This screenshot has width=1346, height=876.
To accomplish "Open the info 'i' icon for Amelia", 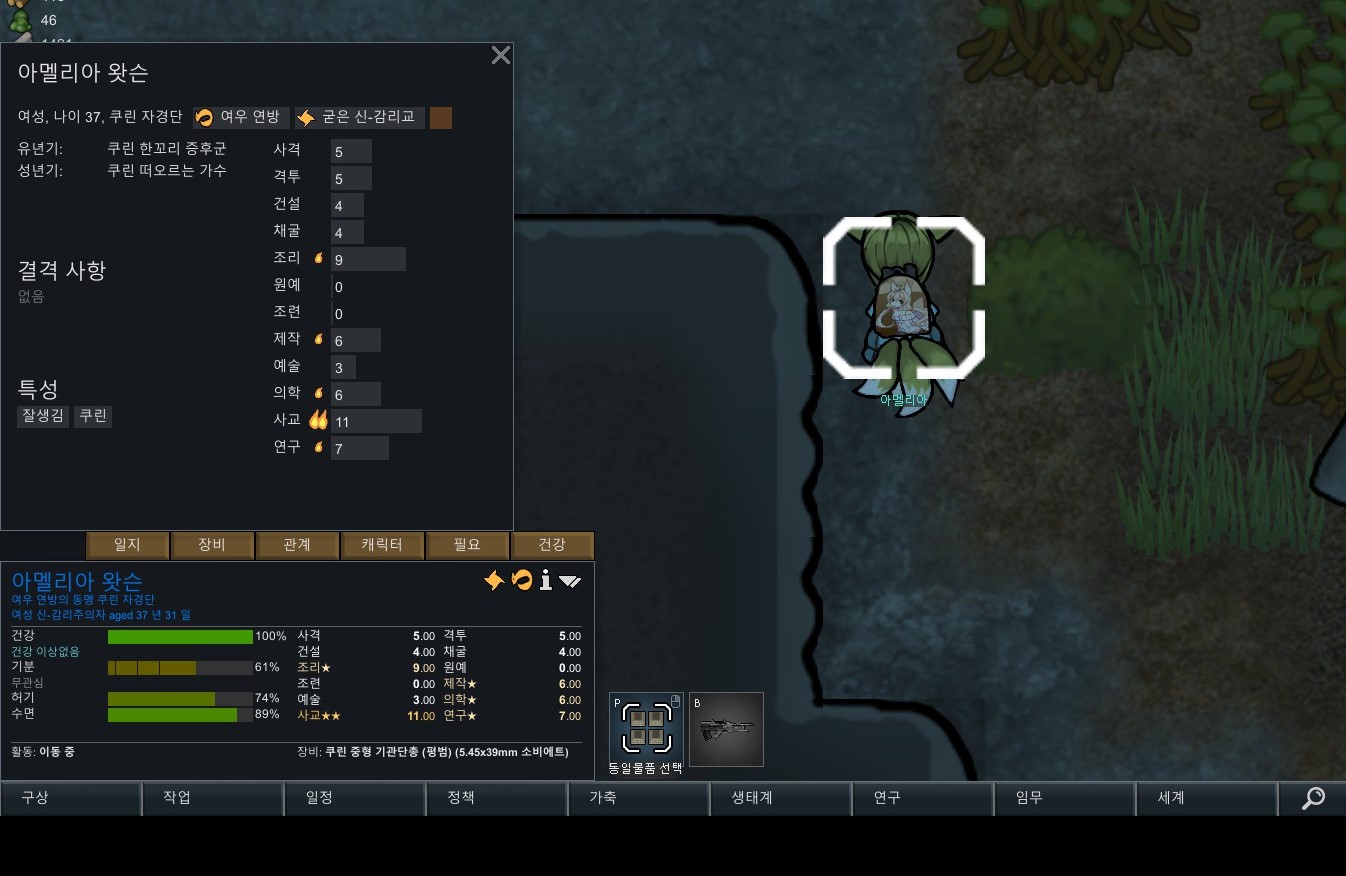I will 545,581.
